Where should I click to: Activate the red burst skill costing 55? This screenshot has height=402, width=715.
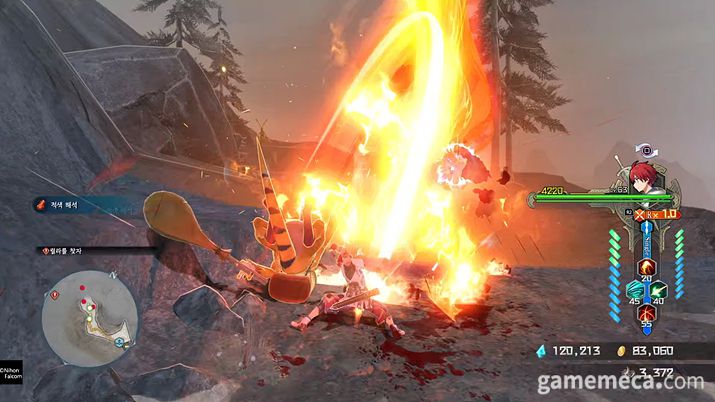coord(645,313)
